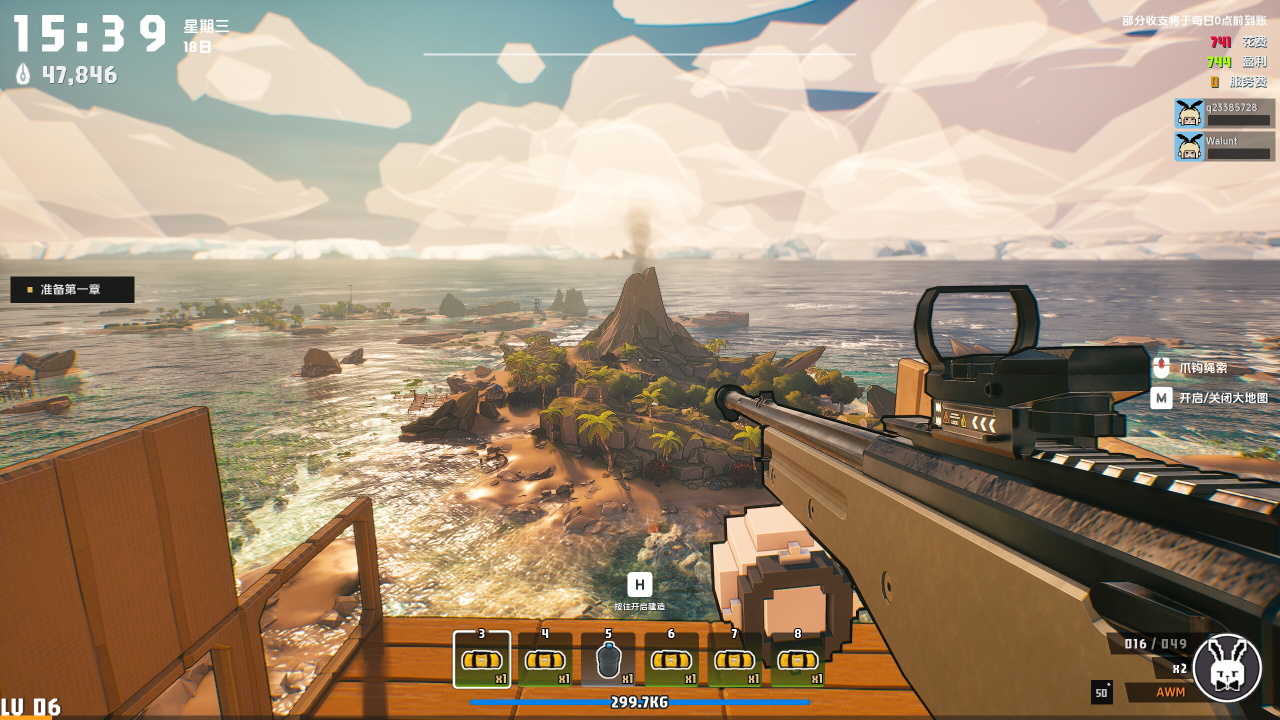
Task: Select hotbar slot 3 with yellow duffel bag
Action: [482, 660]
